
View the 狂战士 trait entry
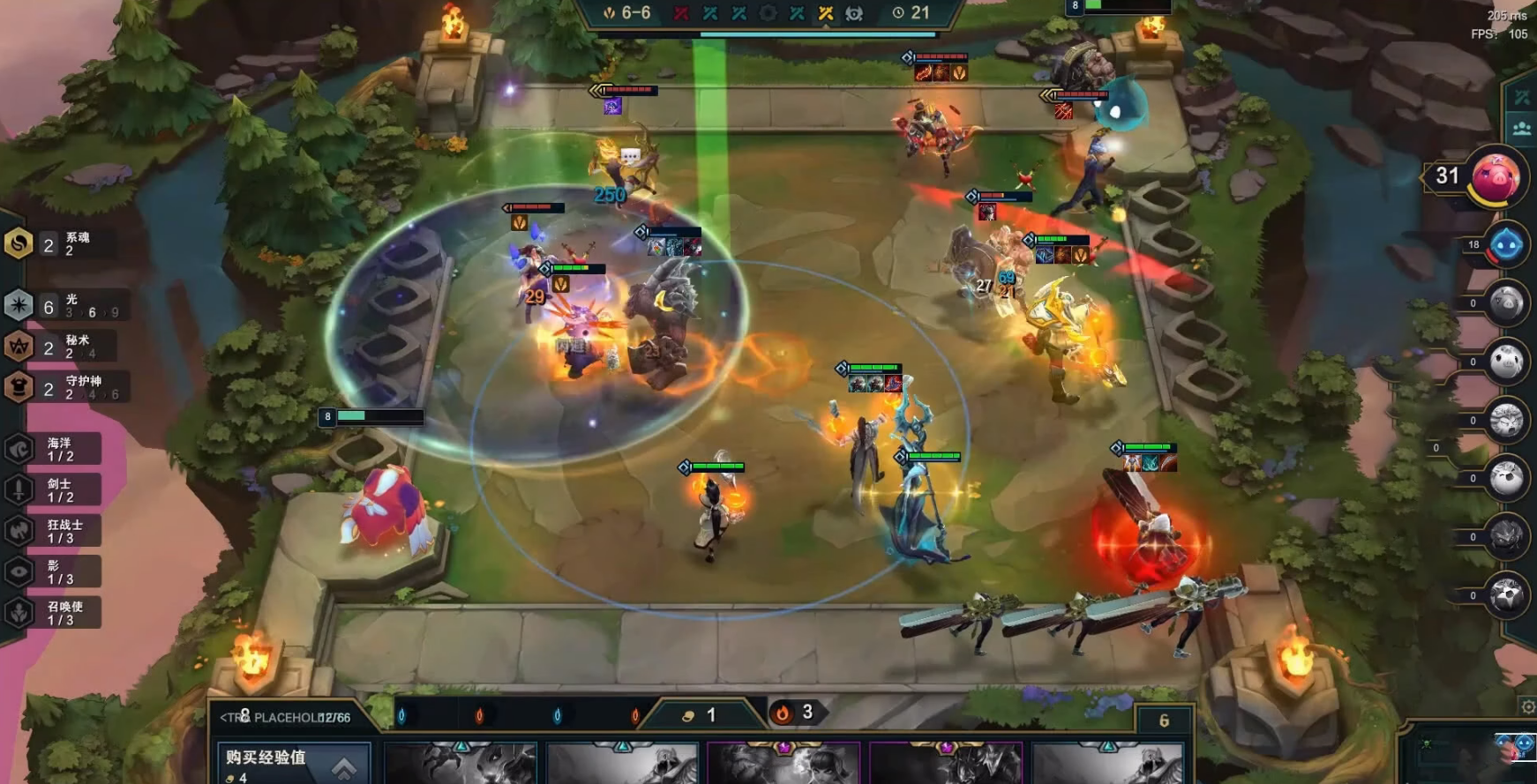(53, 531)
